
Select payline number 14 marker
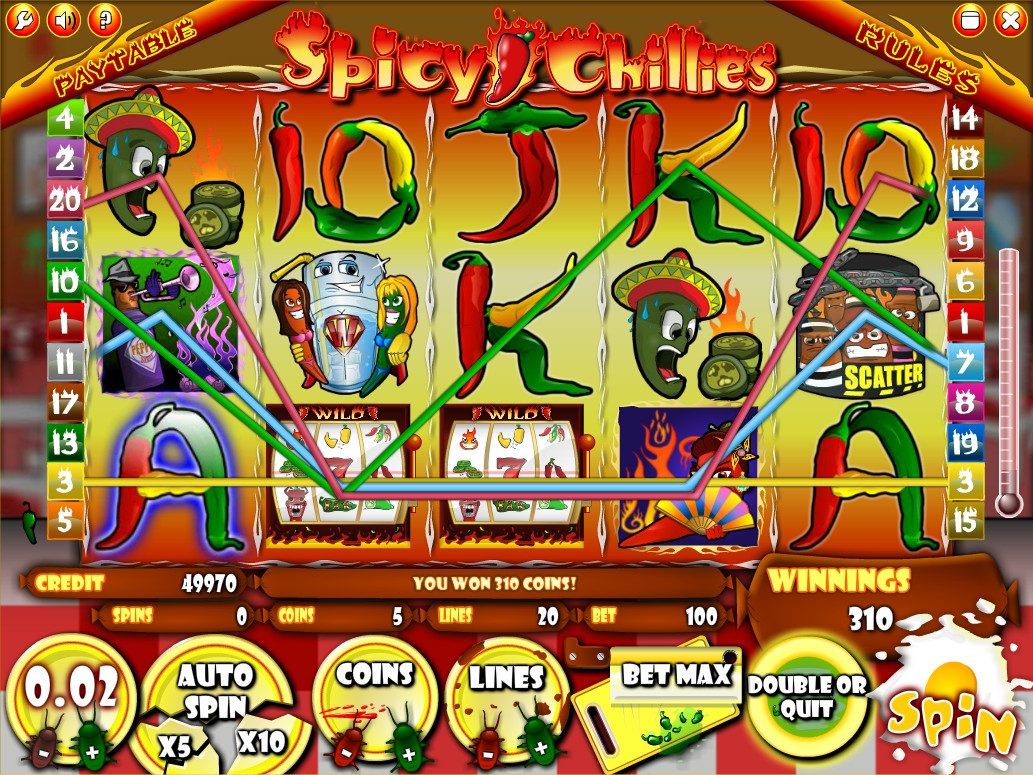coord(964,120)
